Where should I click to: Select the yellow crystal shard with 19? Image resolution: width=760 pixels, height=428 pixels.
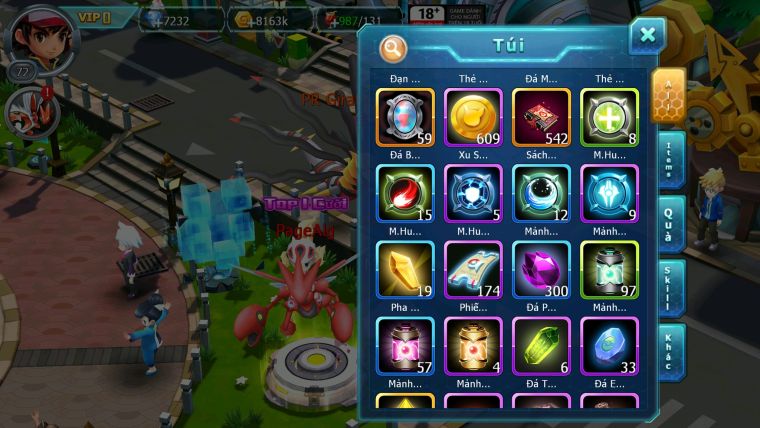[405, 270]
